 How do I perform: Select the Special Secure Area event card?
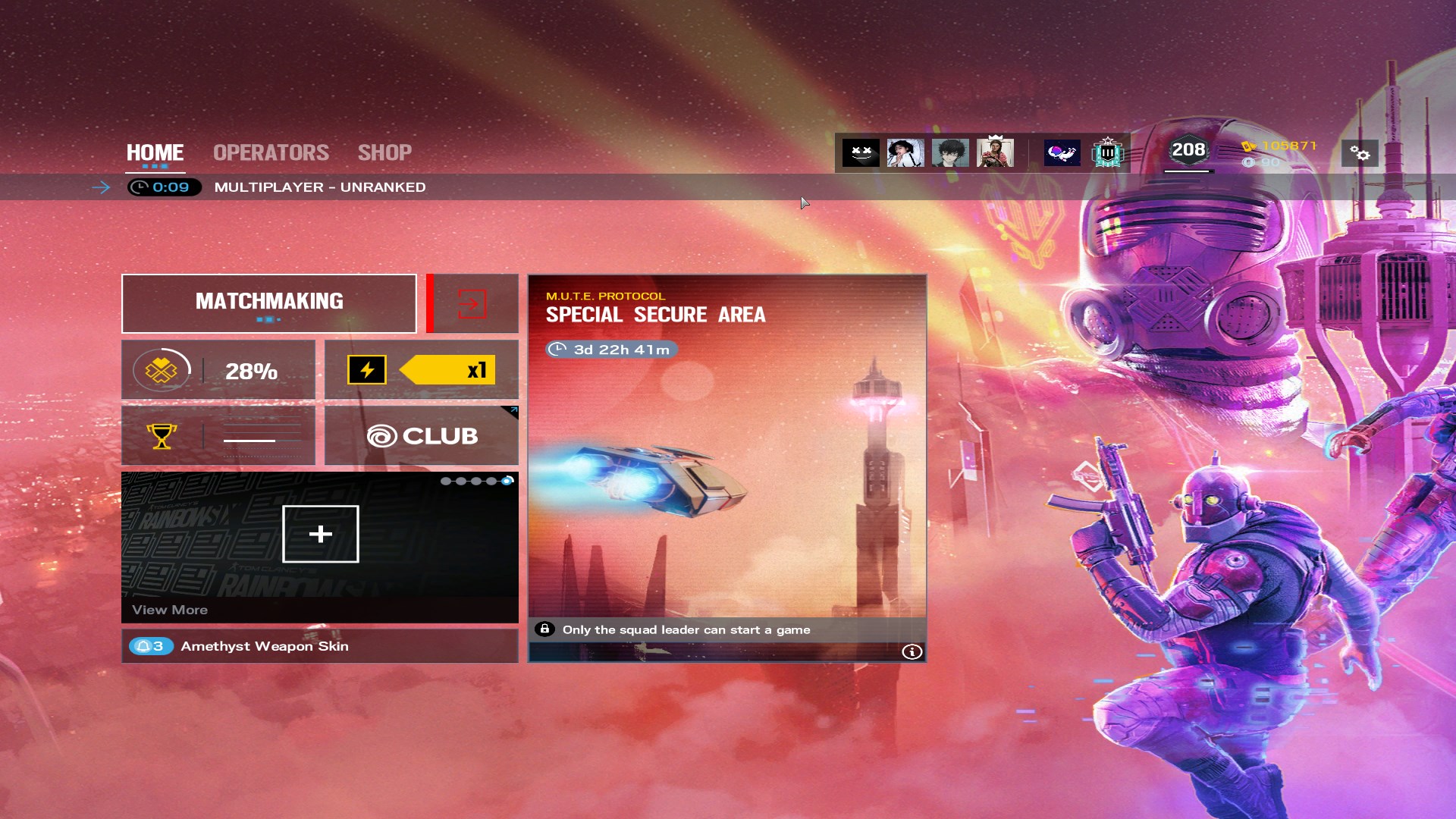(726, 455)
